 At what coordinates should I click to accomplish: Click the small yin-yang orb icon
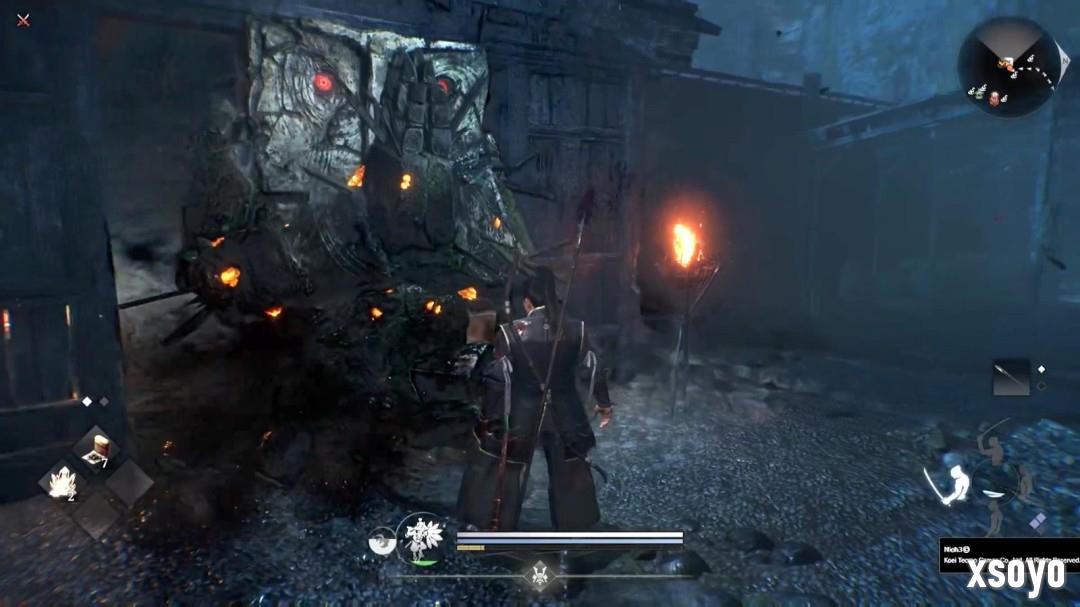coord(382,540)
